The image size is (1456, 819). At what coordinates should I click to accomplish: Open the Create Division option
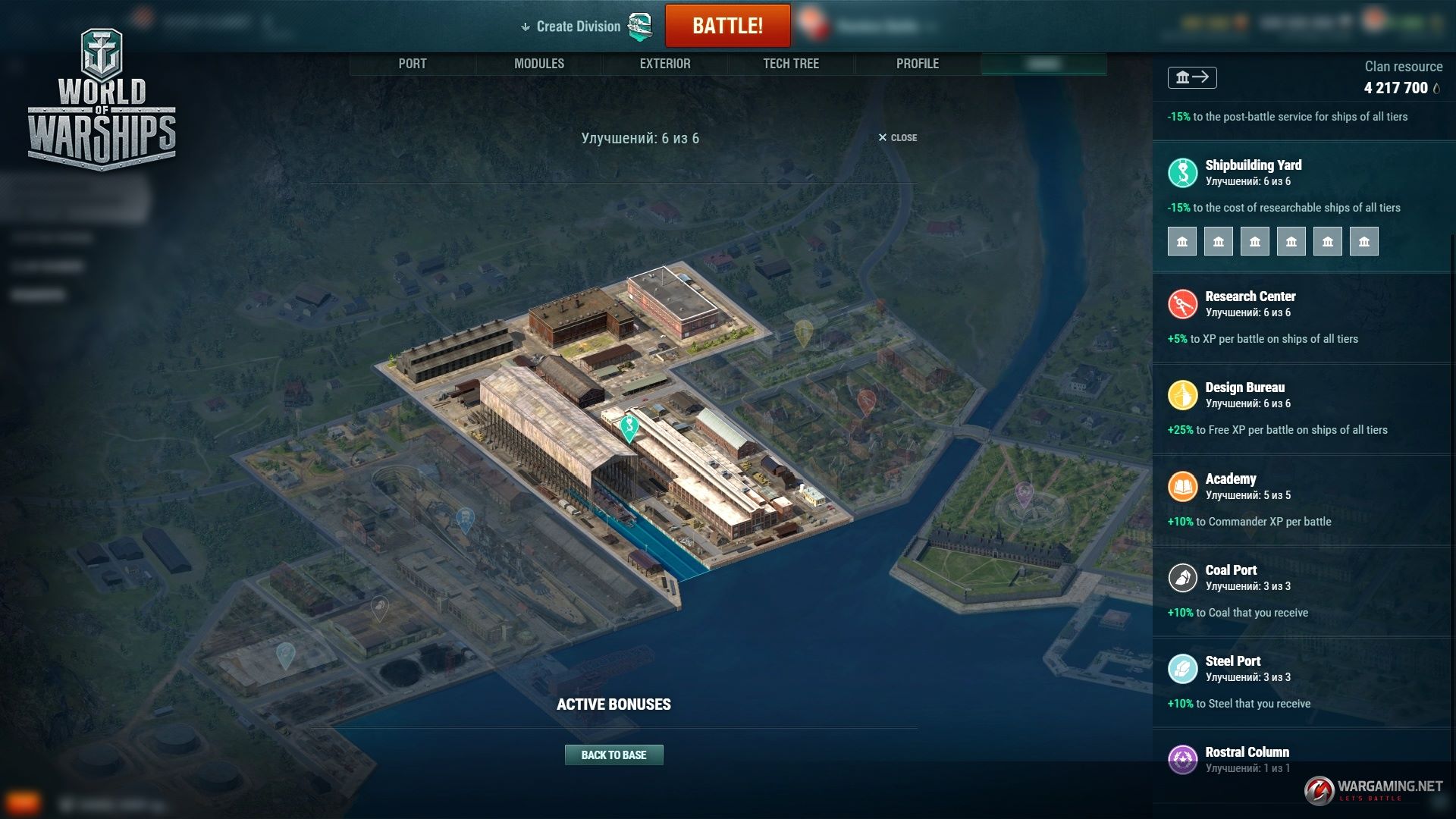point(578,27)
